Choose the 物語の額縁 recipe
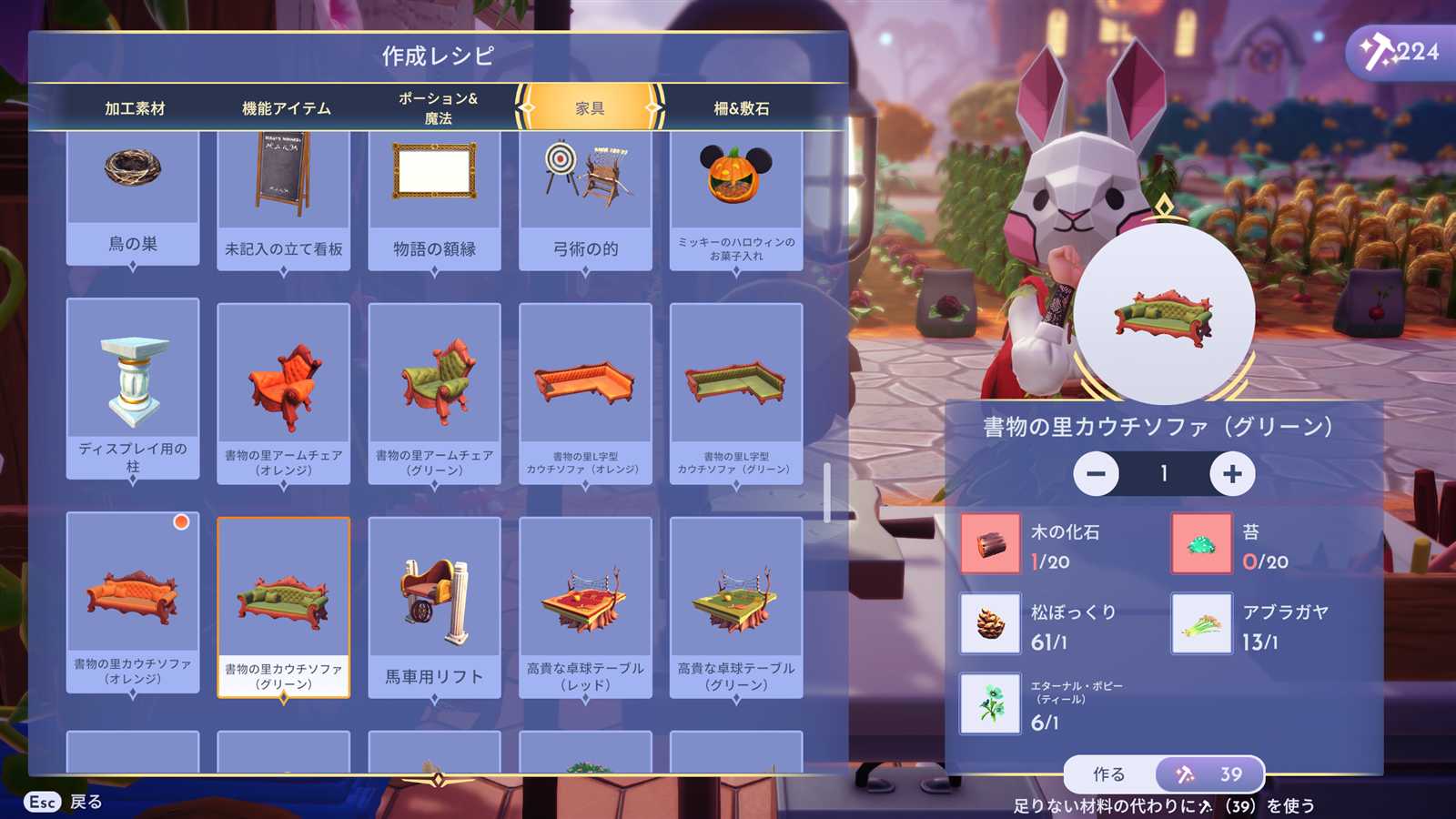The height and width of the screenshot is (819, 1456). pyautogui.click(x=434, y=200)
